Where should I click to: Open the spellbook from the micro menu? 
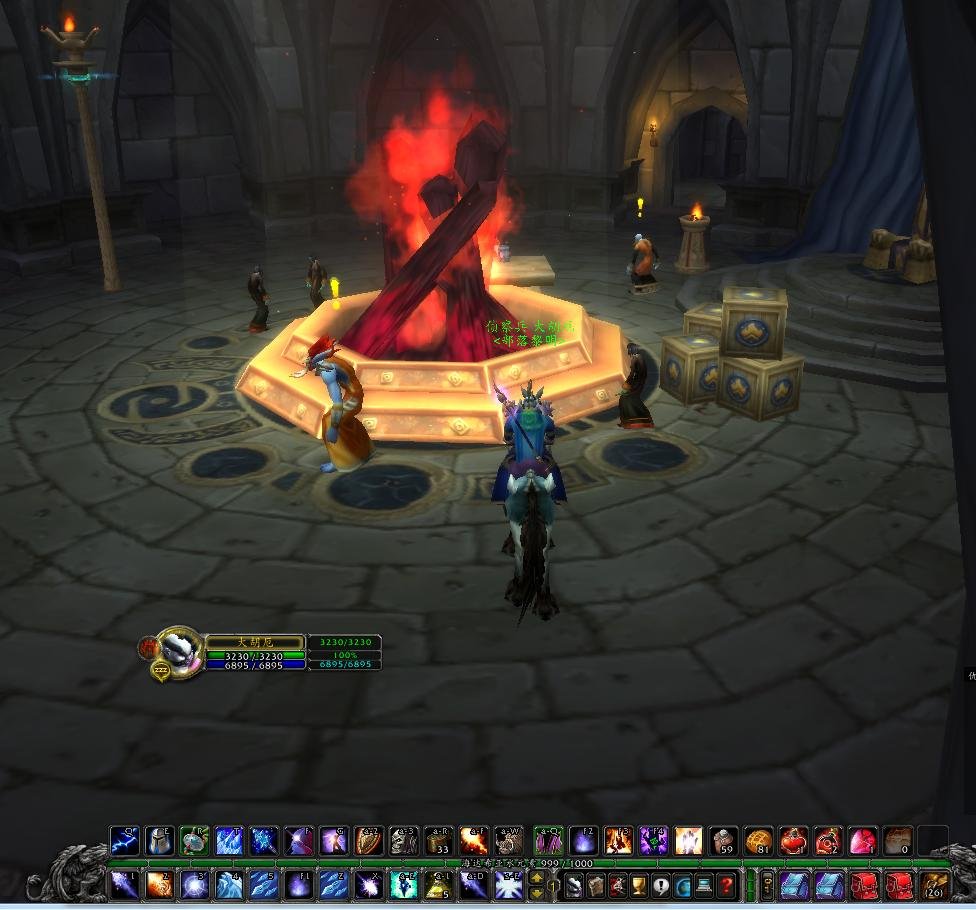595,885
